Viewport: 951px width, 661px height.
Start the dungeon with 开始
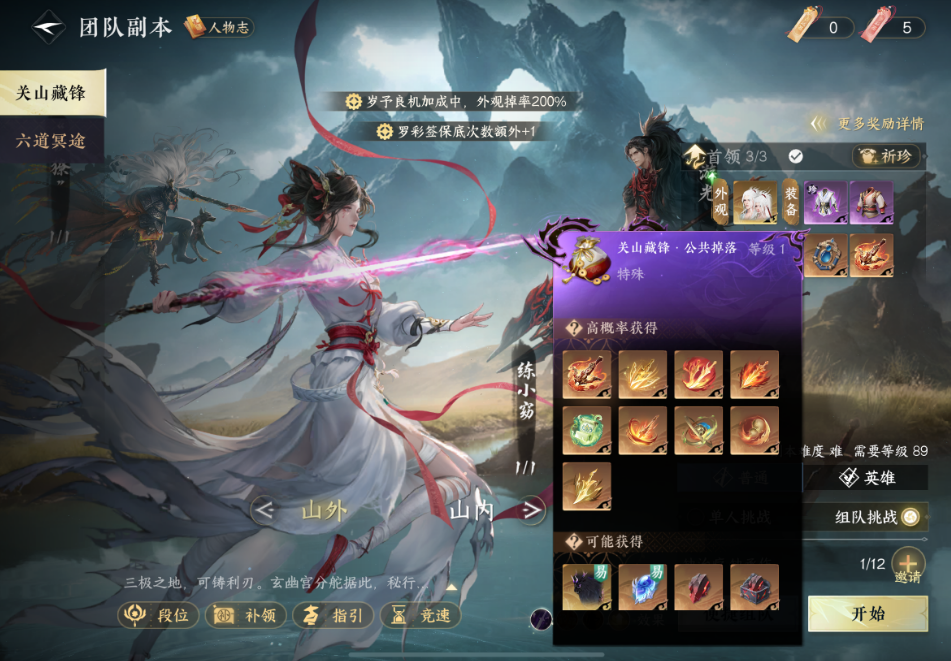pos(867,613)
